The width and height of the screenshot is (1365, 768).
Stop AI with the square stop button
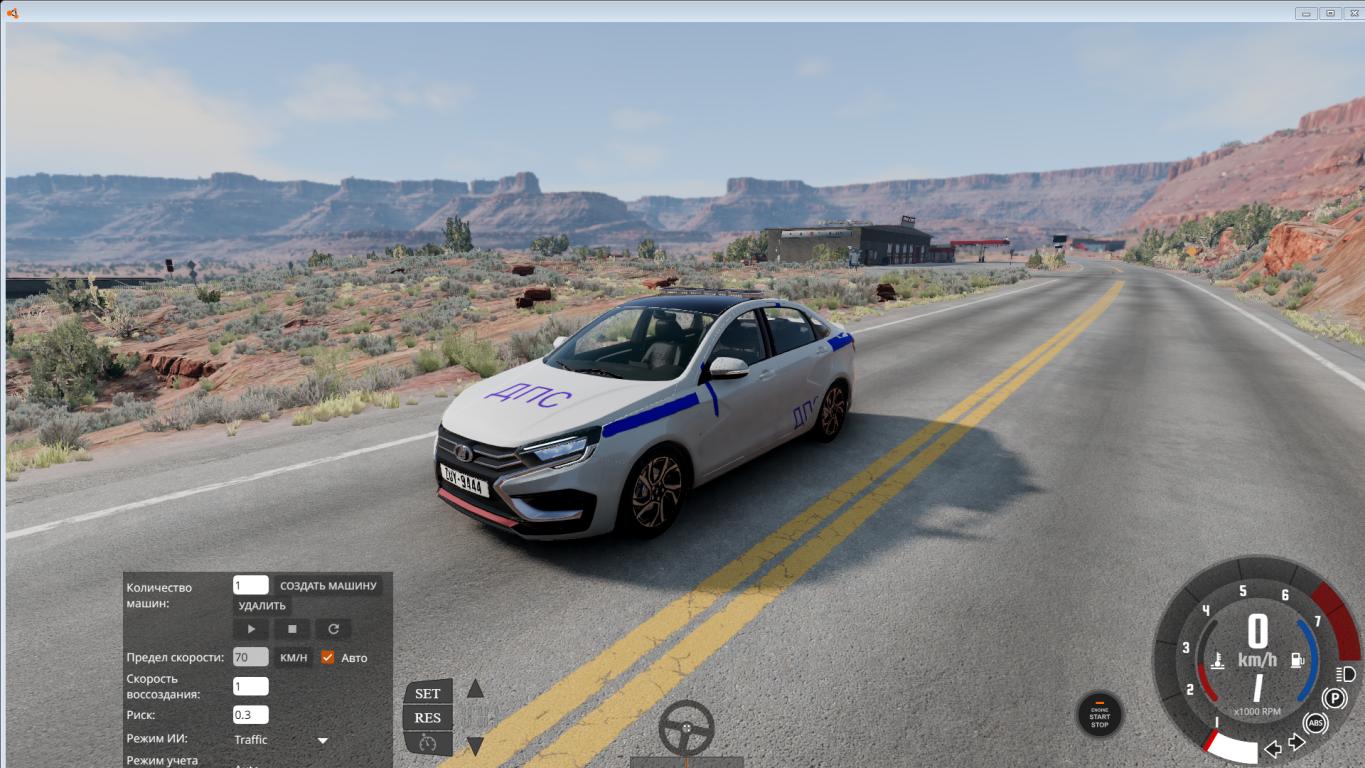[x=292, y=629]
